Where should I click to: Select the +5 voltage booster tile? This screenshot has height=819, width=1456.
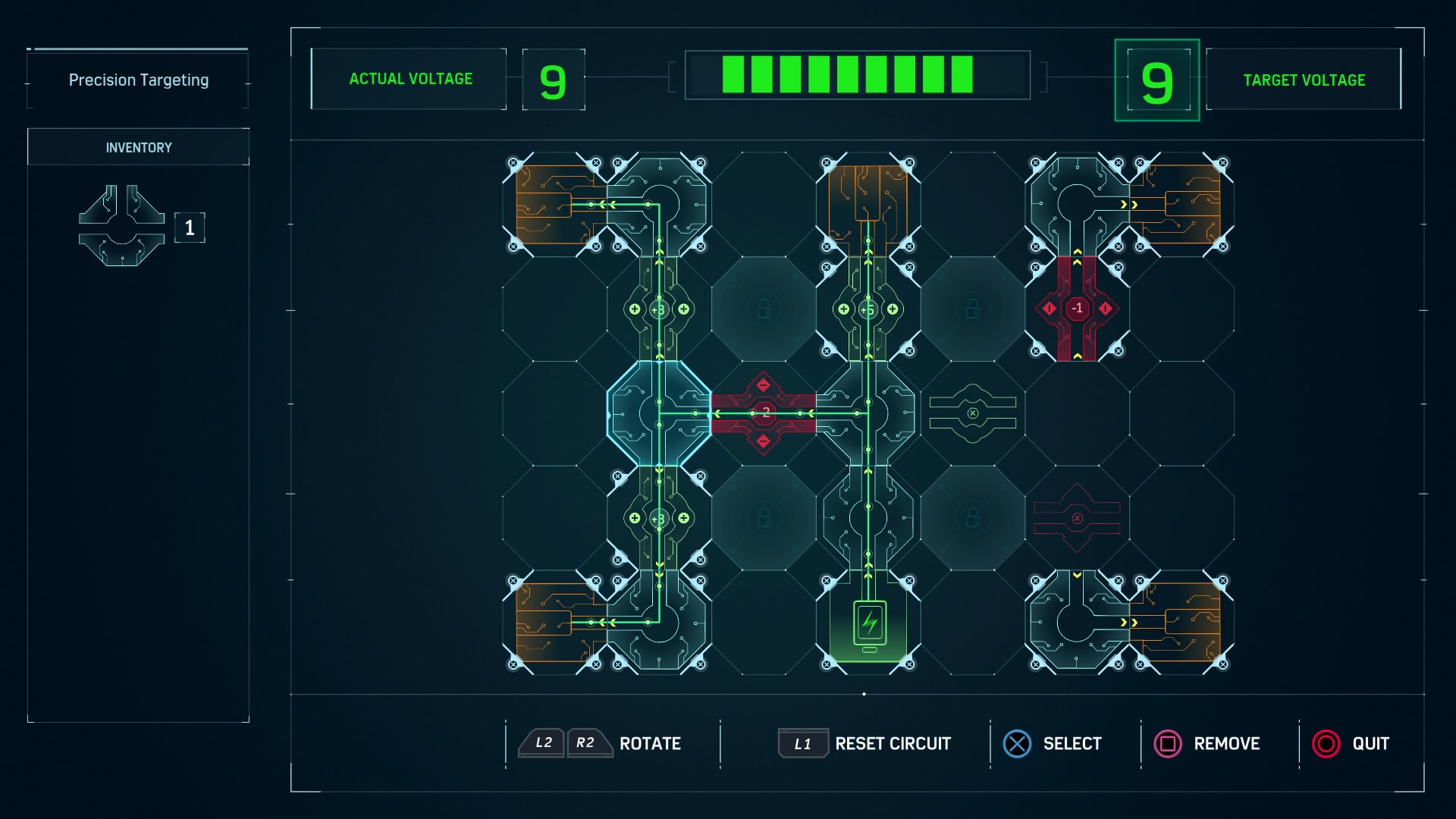868,309
